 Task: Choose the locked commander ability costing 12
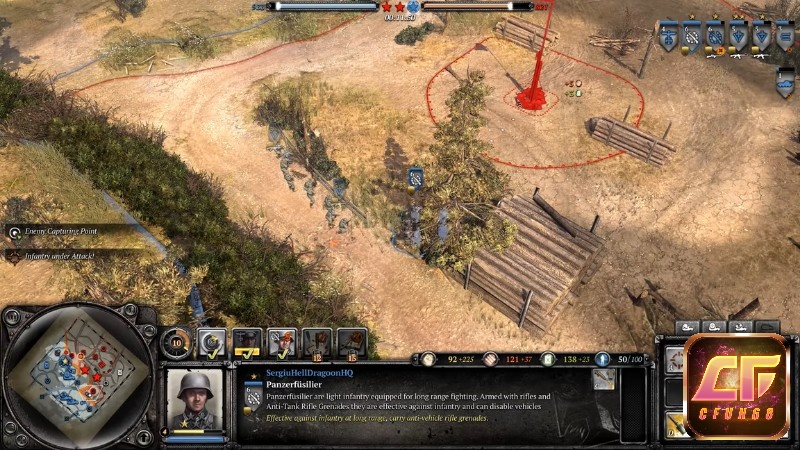(x=317, y=343)
